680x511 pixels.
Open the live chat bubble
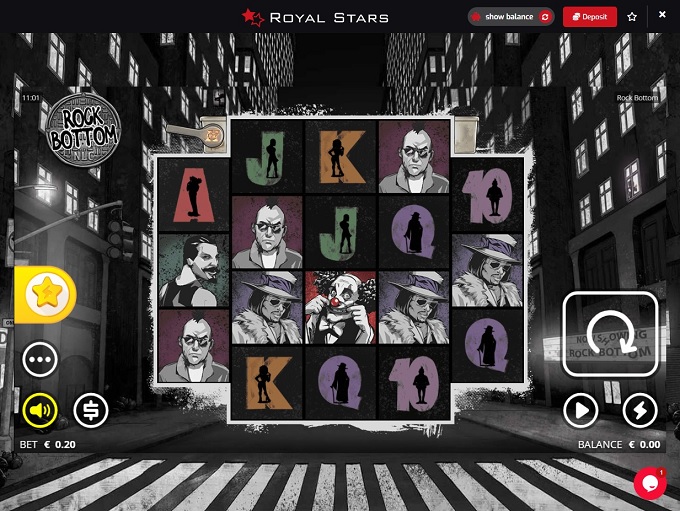(x=649, y=482)
